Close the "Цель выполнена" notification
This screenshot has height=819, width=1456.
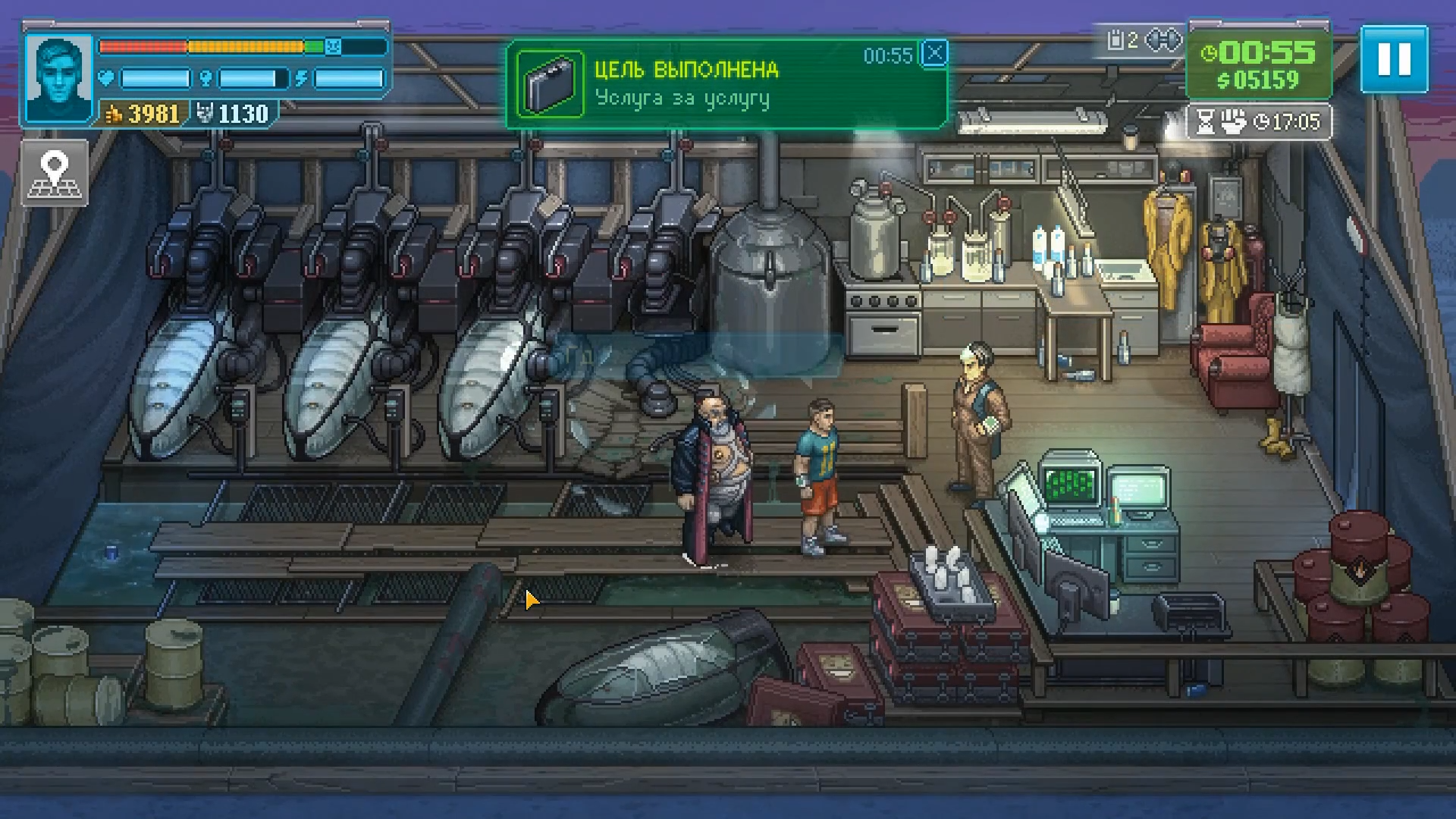point(935,53)
